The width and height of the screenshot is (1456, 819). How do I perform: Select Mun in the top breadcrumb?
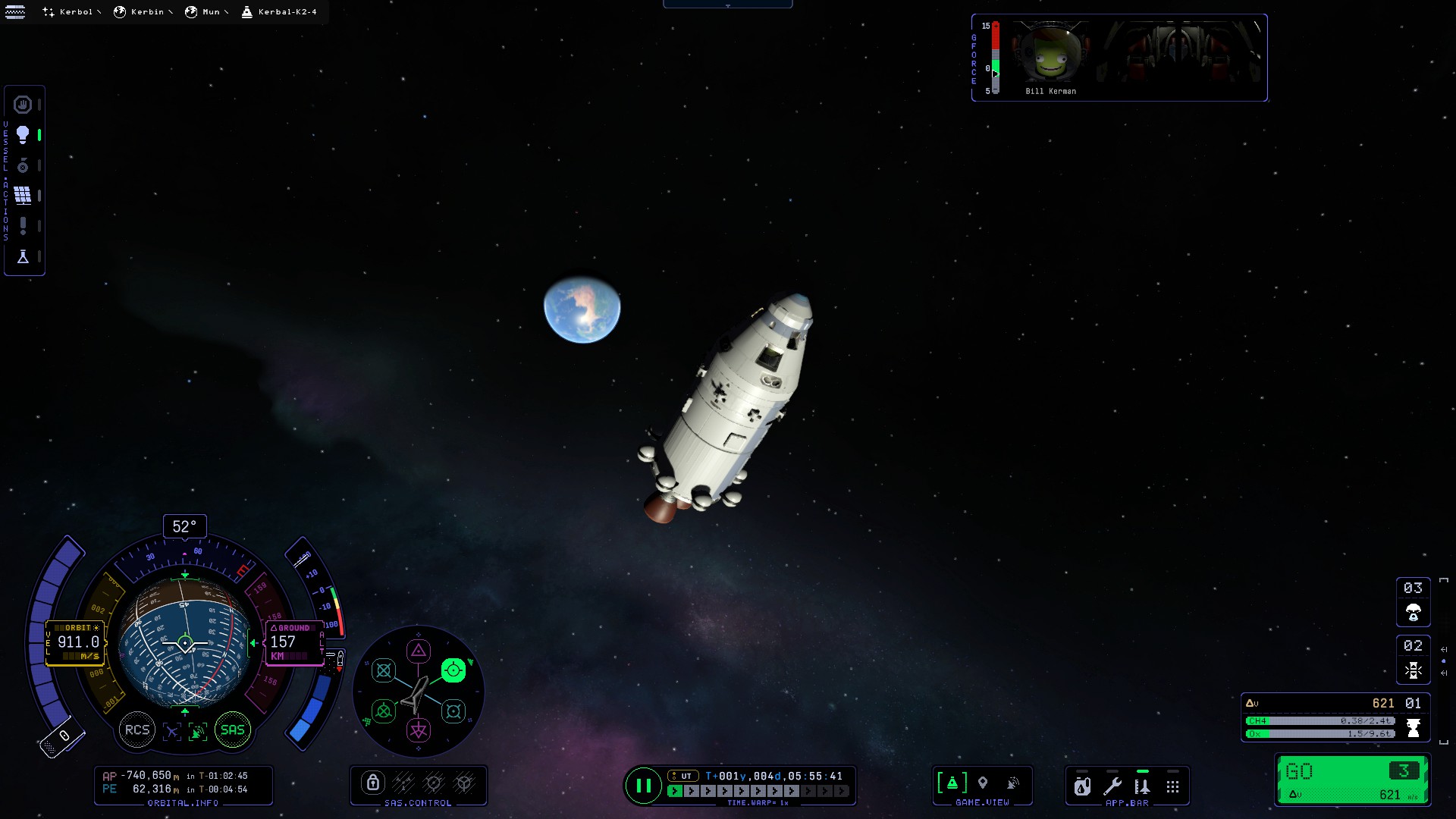click(205, 12)
